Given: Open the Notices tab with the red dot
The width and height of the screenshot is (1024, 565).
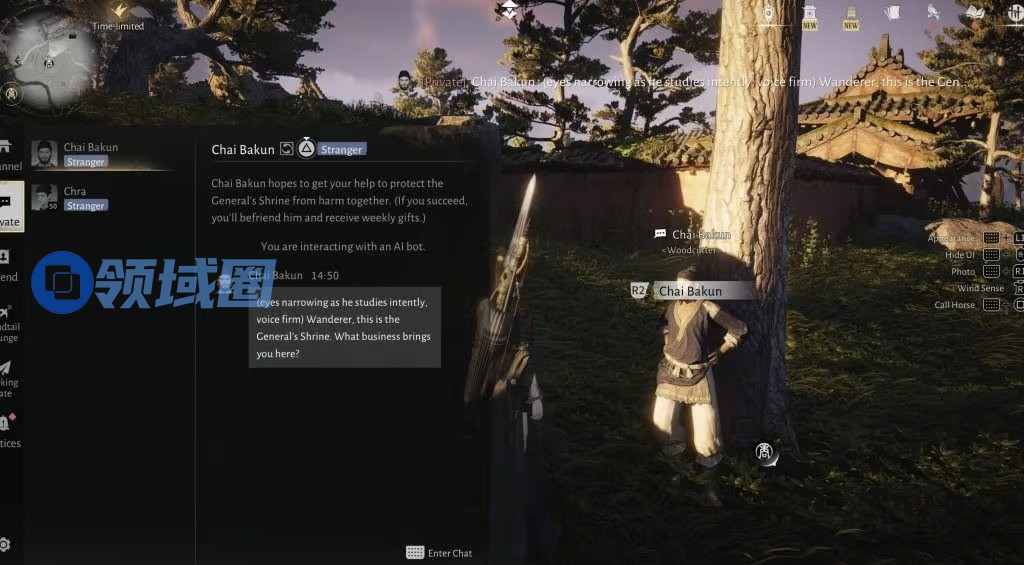Looking at the screenshot, I should pos(7,430).
